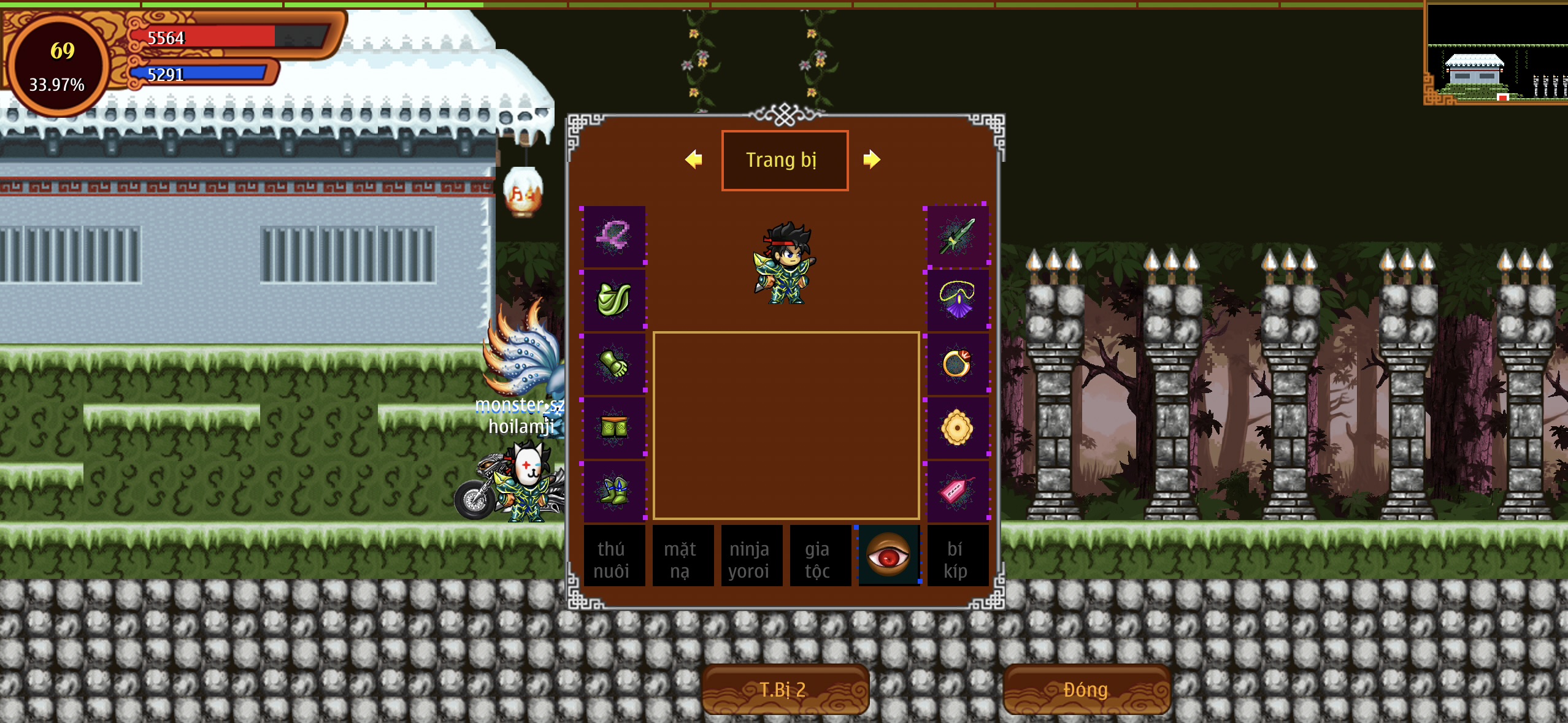Select the golden flower pendant slot

point(957,428)
